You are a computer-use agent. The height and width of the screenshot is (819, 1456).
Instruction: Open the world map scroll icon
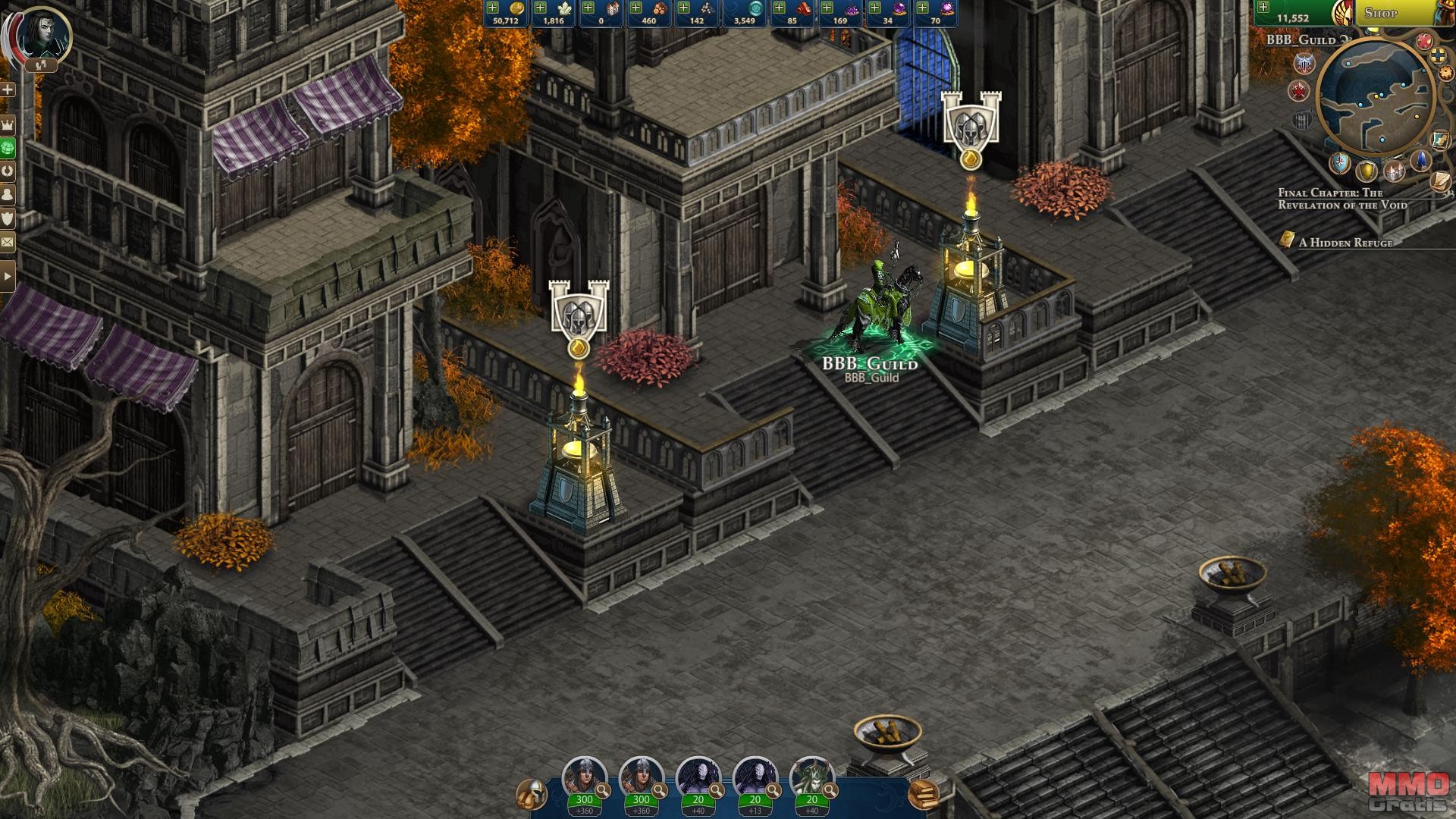pyautogui.click(x=1440, y=140)
